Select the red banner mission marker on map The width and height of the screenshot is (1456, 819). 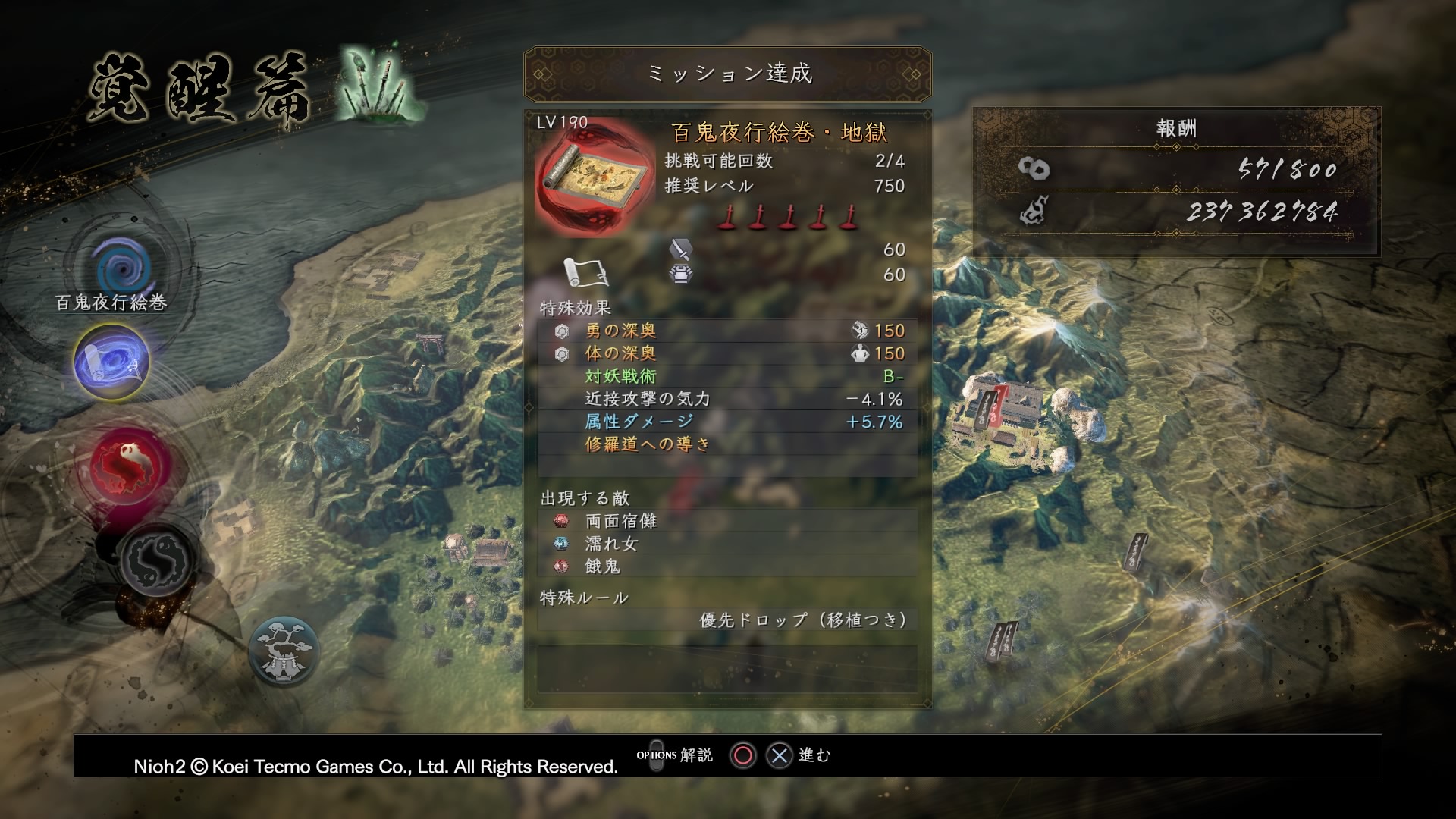pyautogui.click(x=999, y=403)
